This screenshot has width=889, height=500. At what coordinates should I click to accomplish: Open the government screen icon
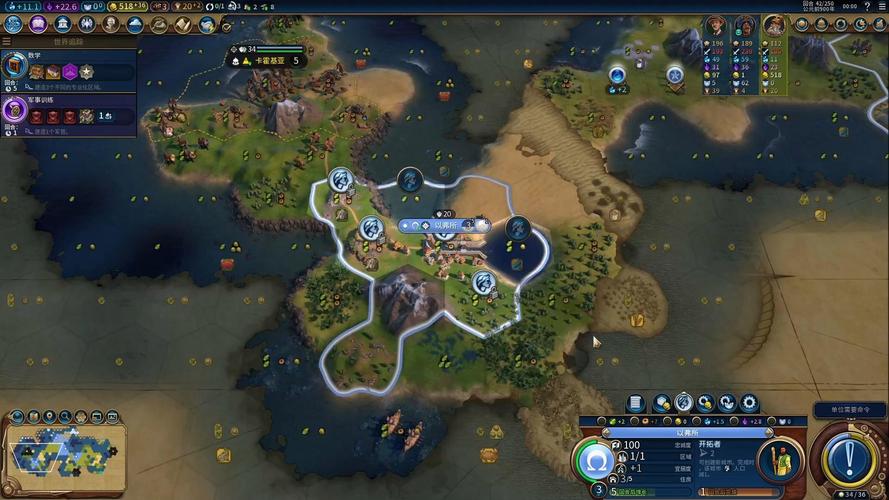coord(63,24)
